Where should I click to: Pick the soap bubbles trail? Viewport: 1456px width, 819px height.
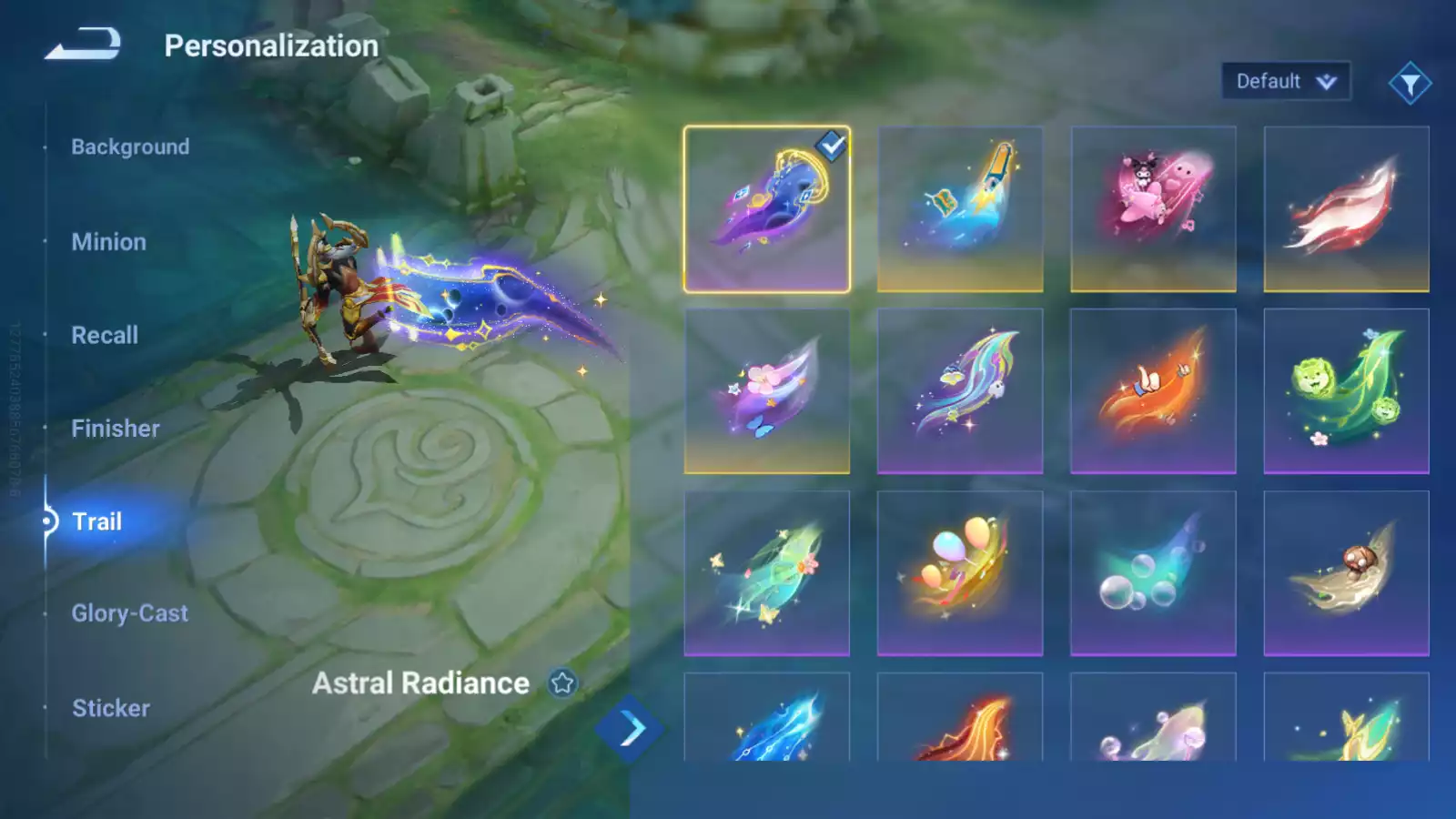(x=1153, y=573)
